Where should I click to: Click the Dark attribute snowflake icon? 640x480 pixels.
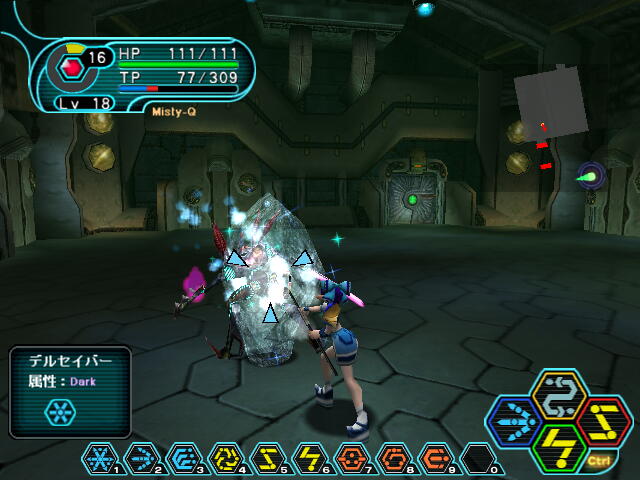click(x=59, y=412)
